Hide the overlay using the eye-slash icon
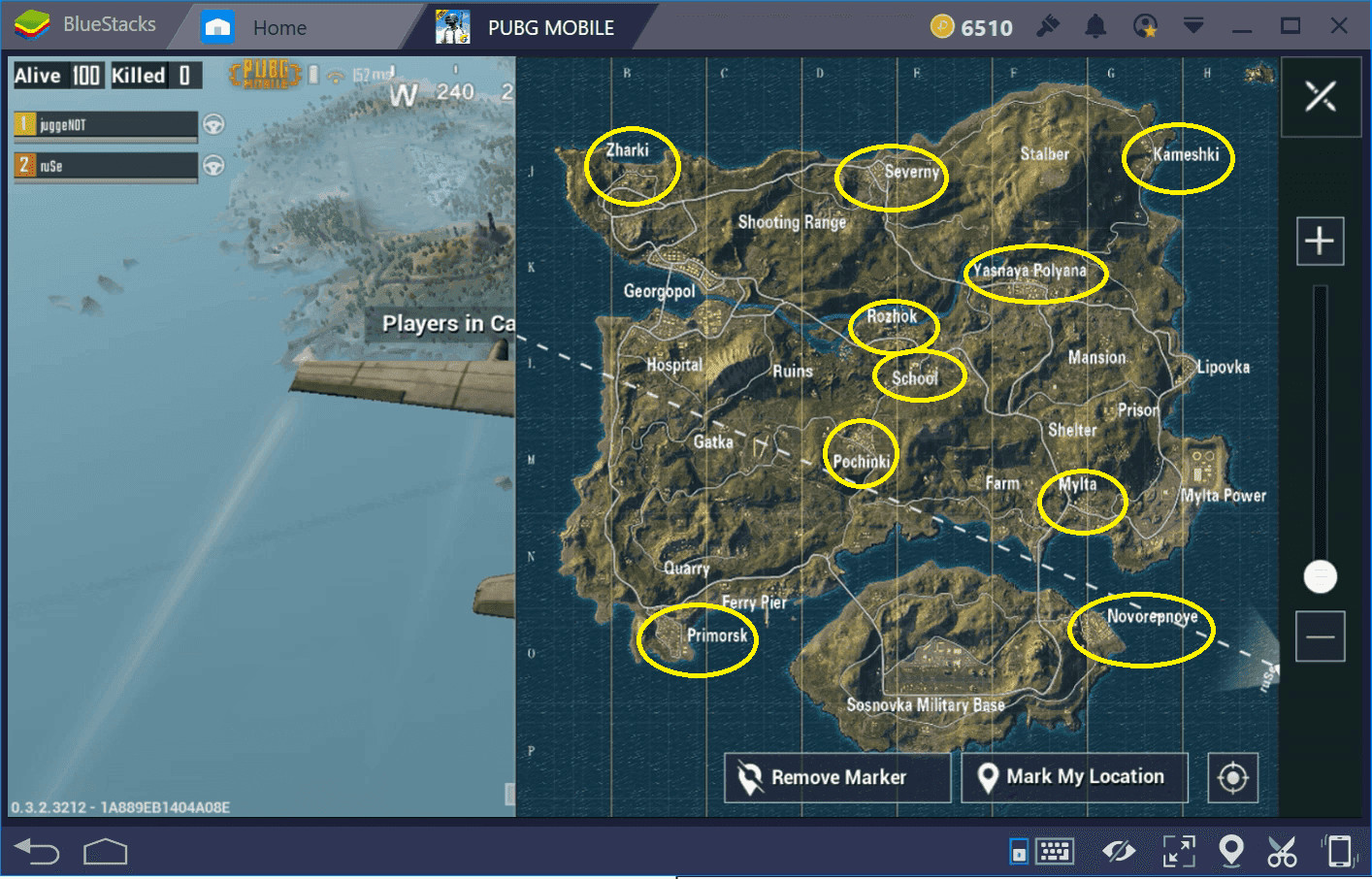The width and height of the screenshot is (1372, 879). [x=1117, y=851]
